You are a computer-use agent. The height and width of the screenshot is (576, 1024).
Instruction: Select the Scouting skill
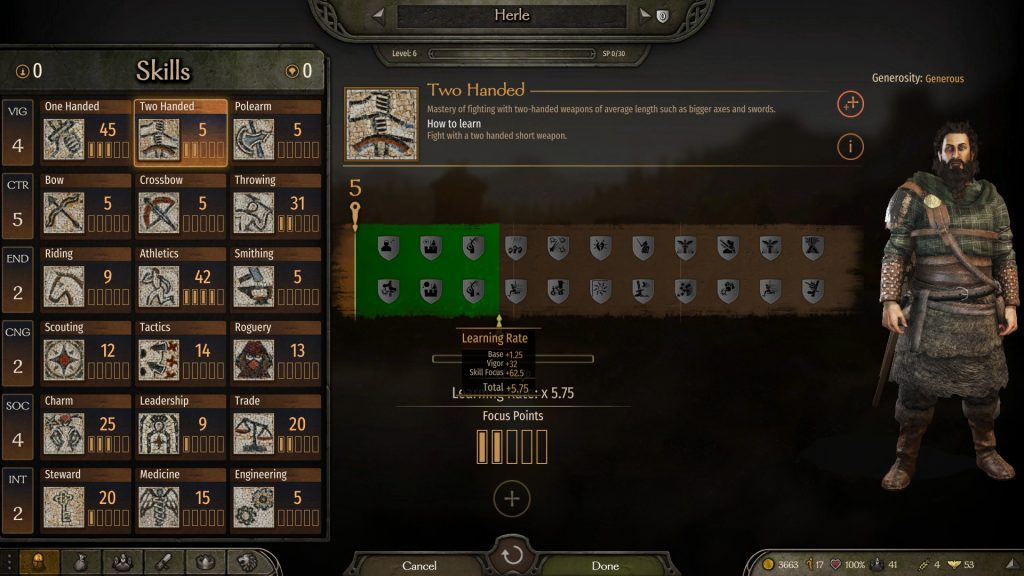click(x=86, y=353)
